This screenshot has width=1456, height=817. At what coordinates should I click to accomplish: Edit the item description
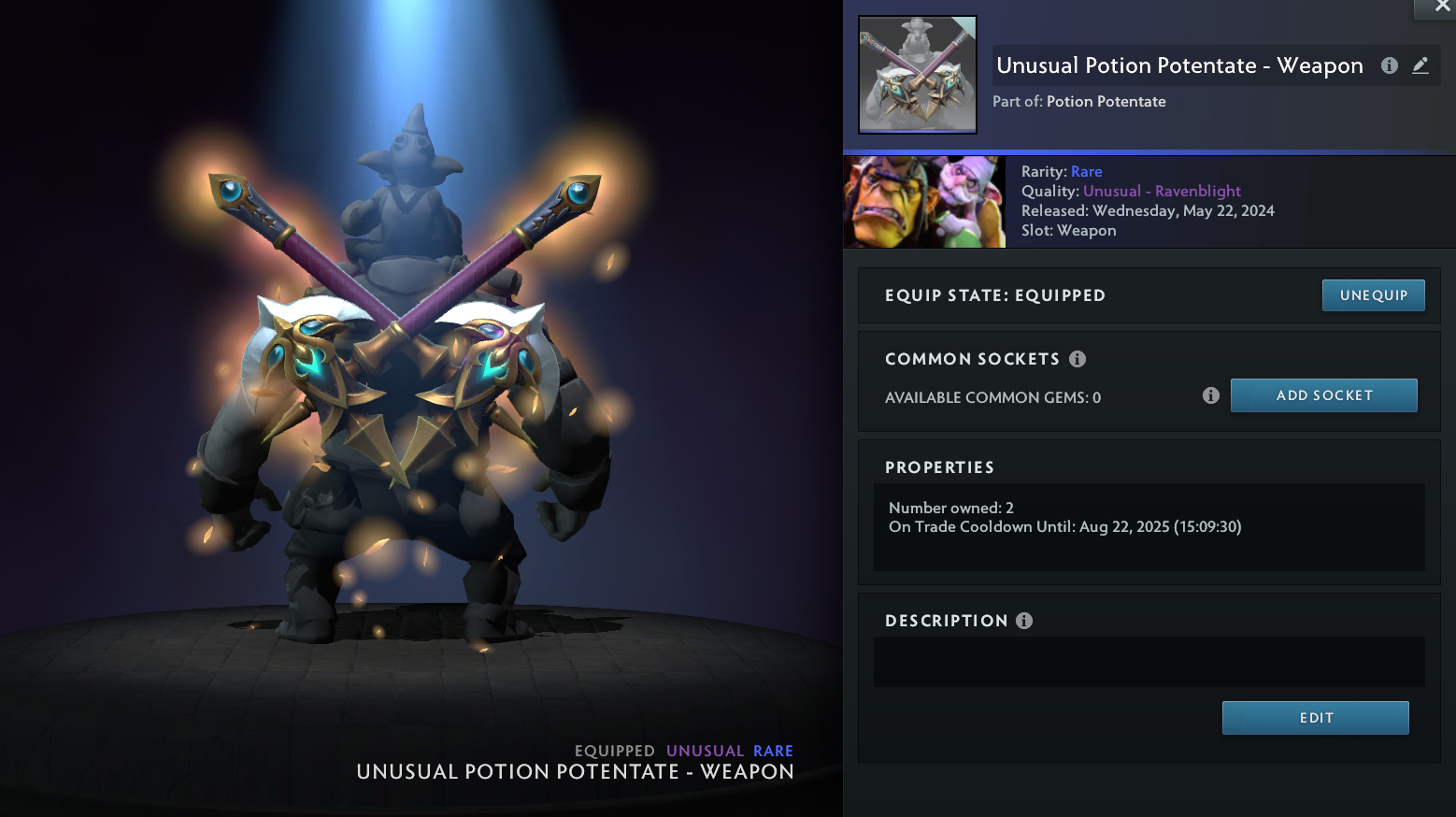point(1315,718)
